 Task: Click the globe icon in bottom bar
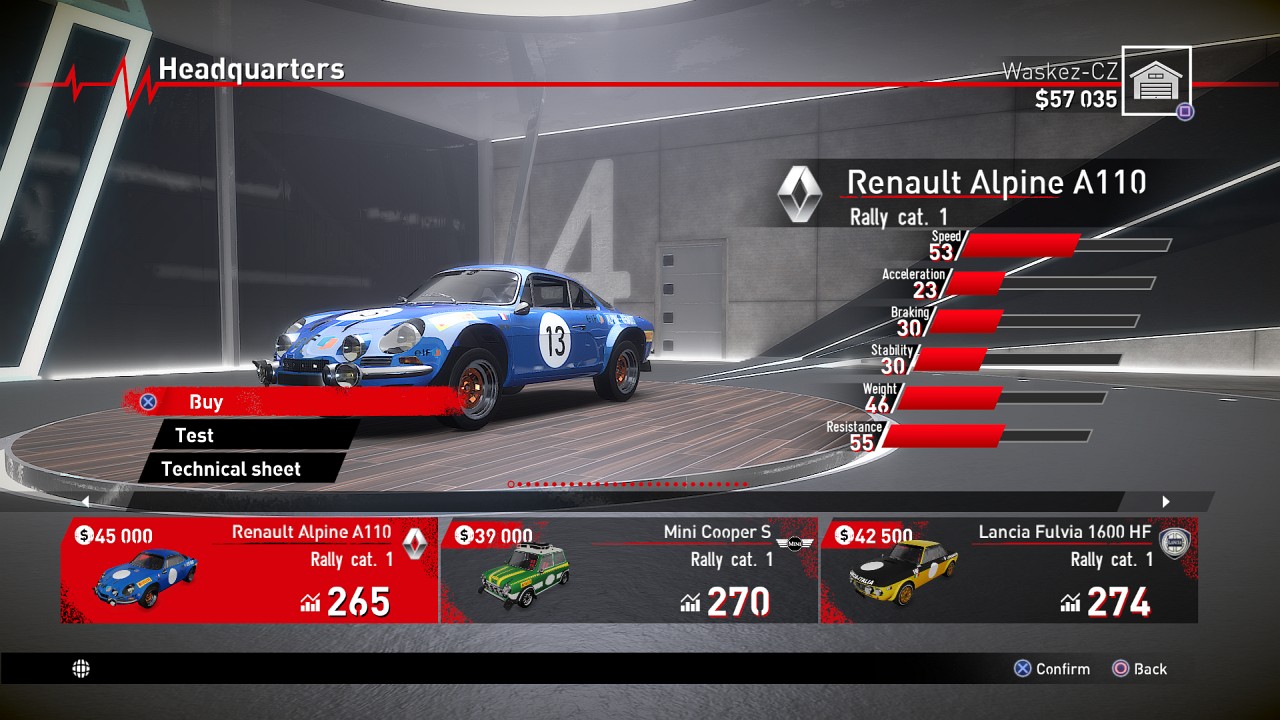[81, 669]
